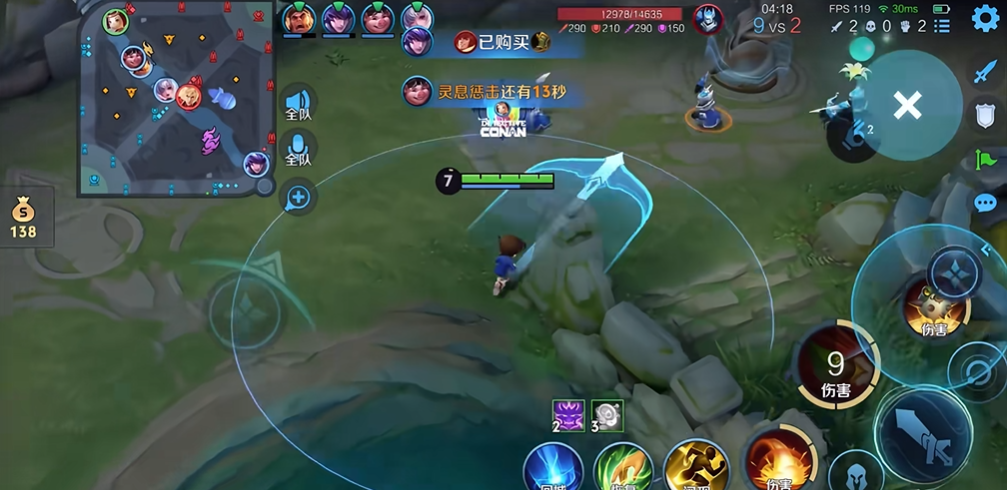The height and width of the screenshot is (490, 1007).
Task: Select the purple demon-mask item slot
Action: (568, 415)
